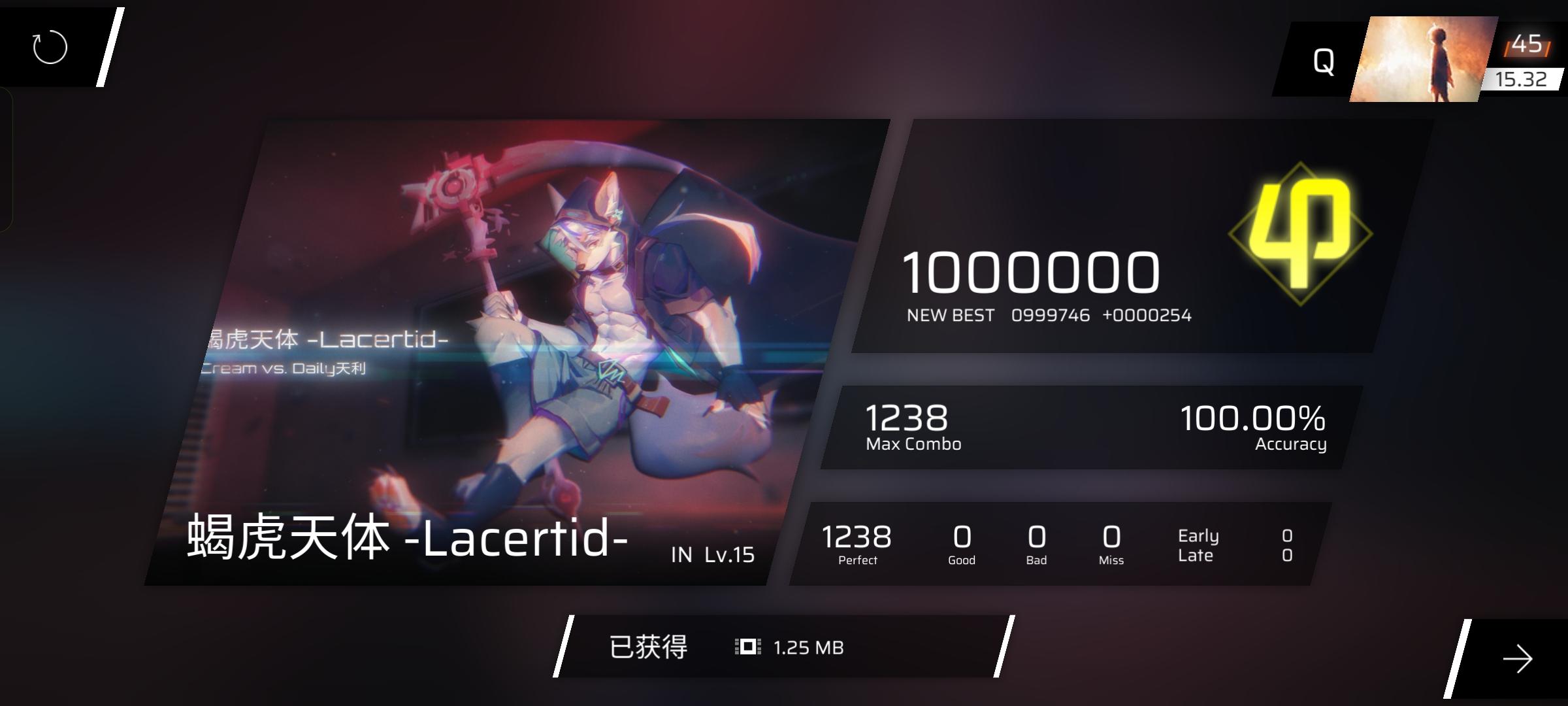The image size is (1568, 706).
Task: Click the Rks value 15.32
Action: point(1522,80)
